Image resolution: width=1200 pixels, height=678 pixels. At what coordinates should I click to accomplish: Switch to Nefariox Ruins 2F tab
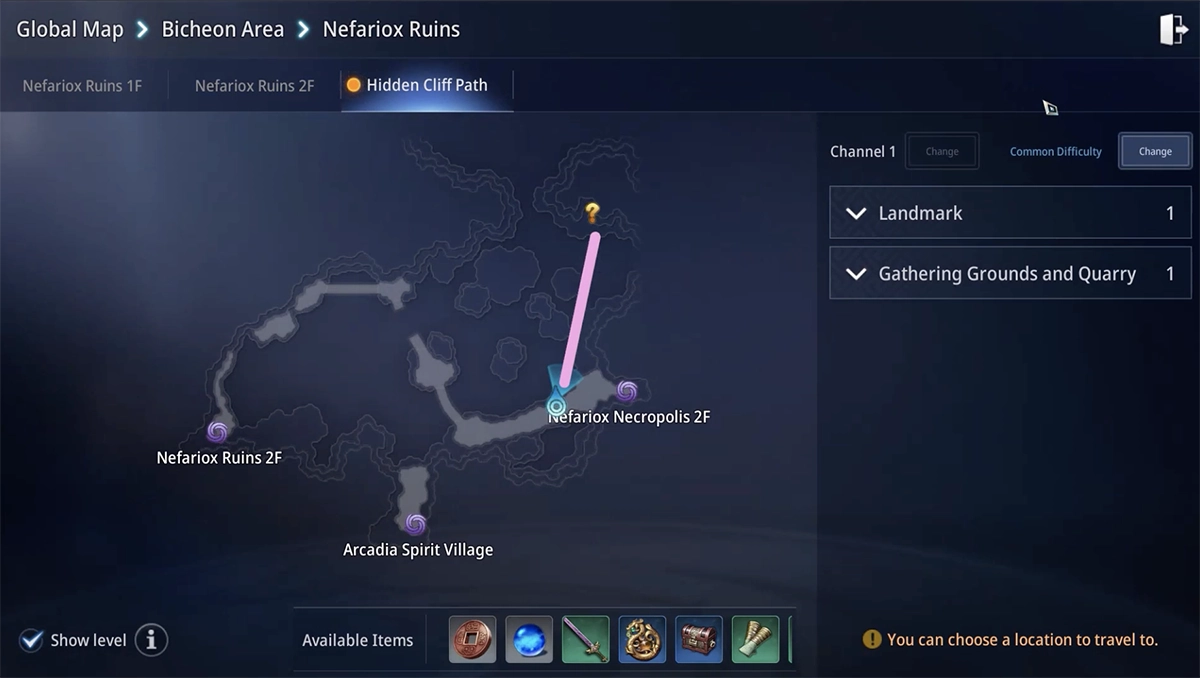tap(254, 86)
